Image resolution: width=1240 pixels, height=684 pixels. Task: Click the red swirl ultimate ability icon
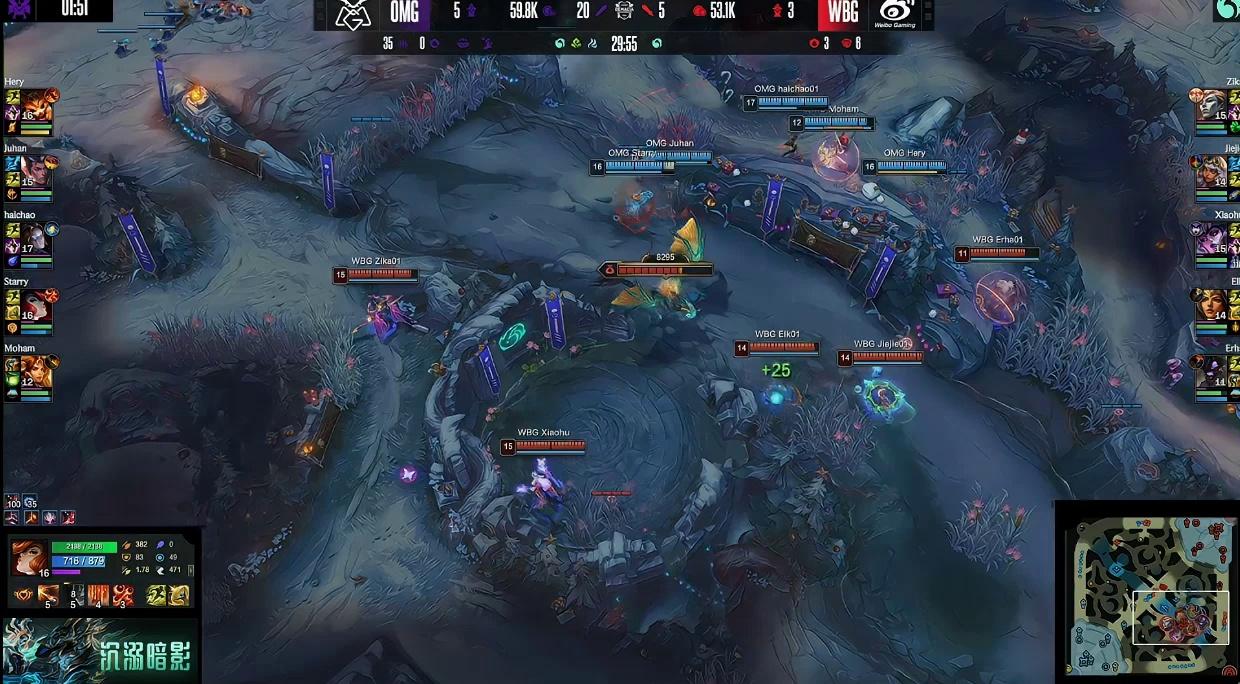tap(123, 595)
